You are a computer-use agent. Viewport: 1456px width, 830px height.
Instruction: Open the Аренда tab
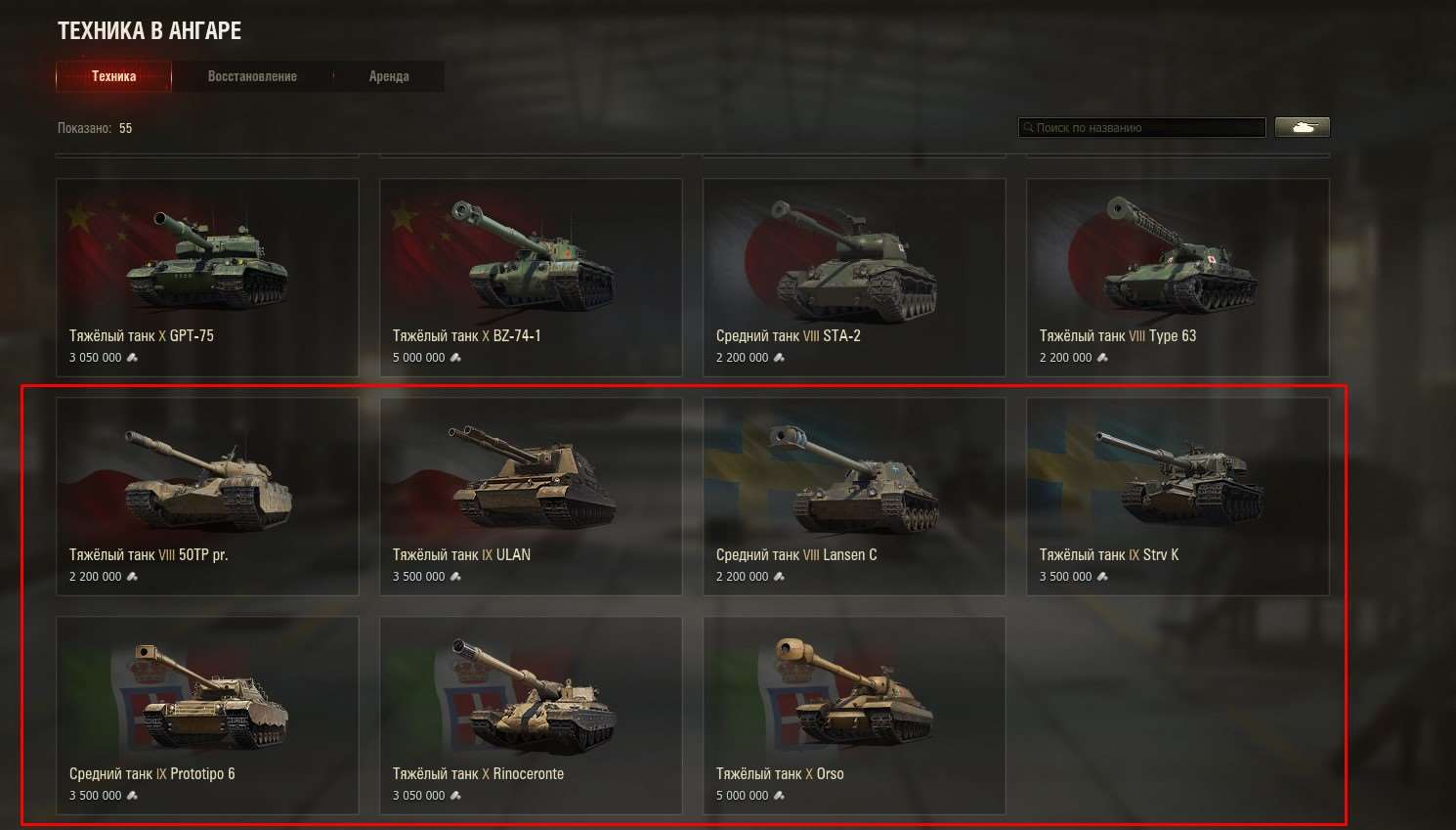point(390,75)
